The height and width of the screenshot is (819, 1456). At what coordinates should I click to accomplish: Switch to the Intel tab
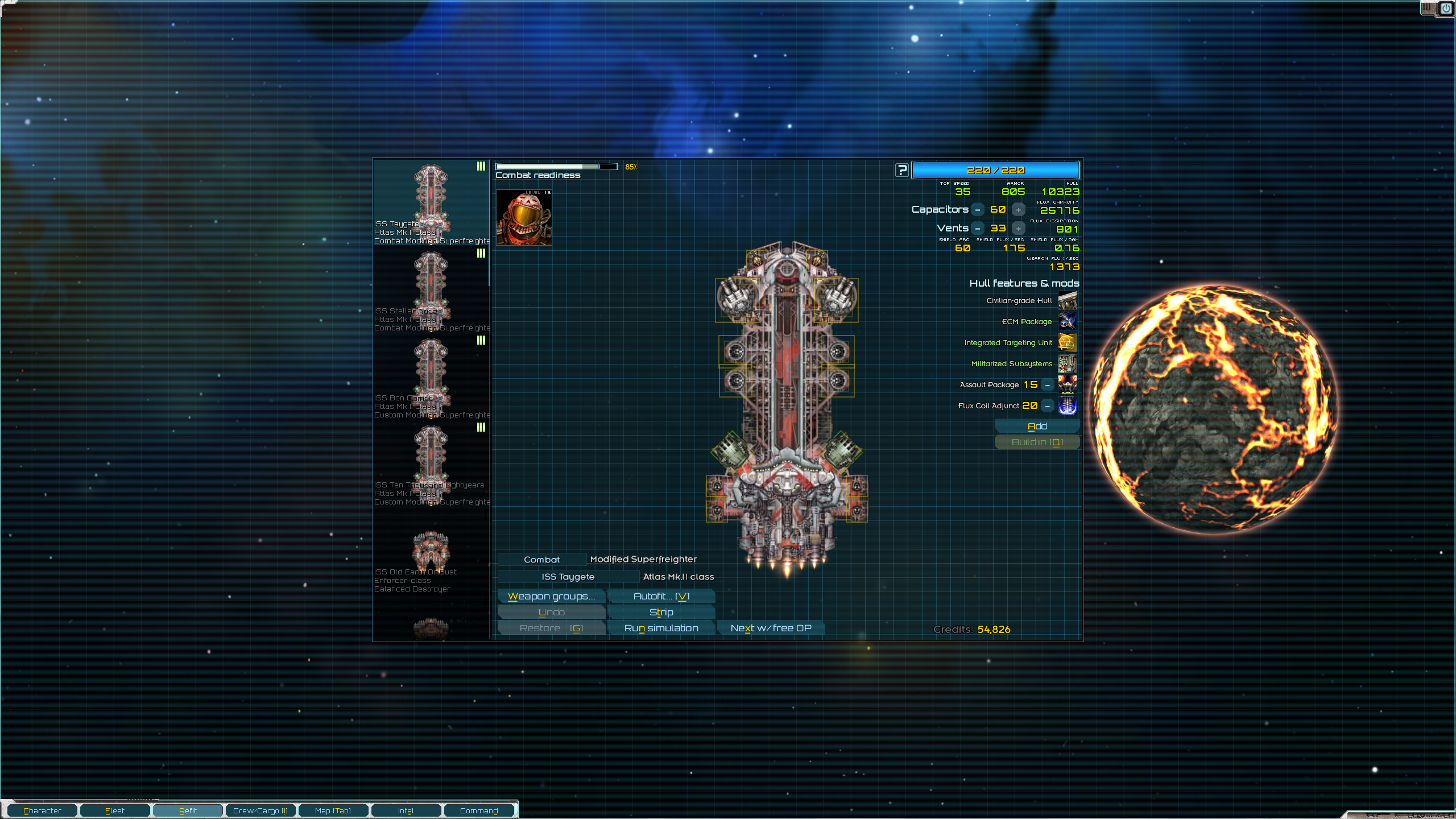coord(406,810)
